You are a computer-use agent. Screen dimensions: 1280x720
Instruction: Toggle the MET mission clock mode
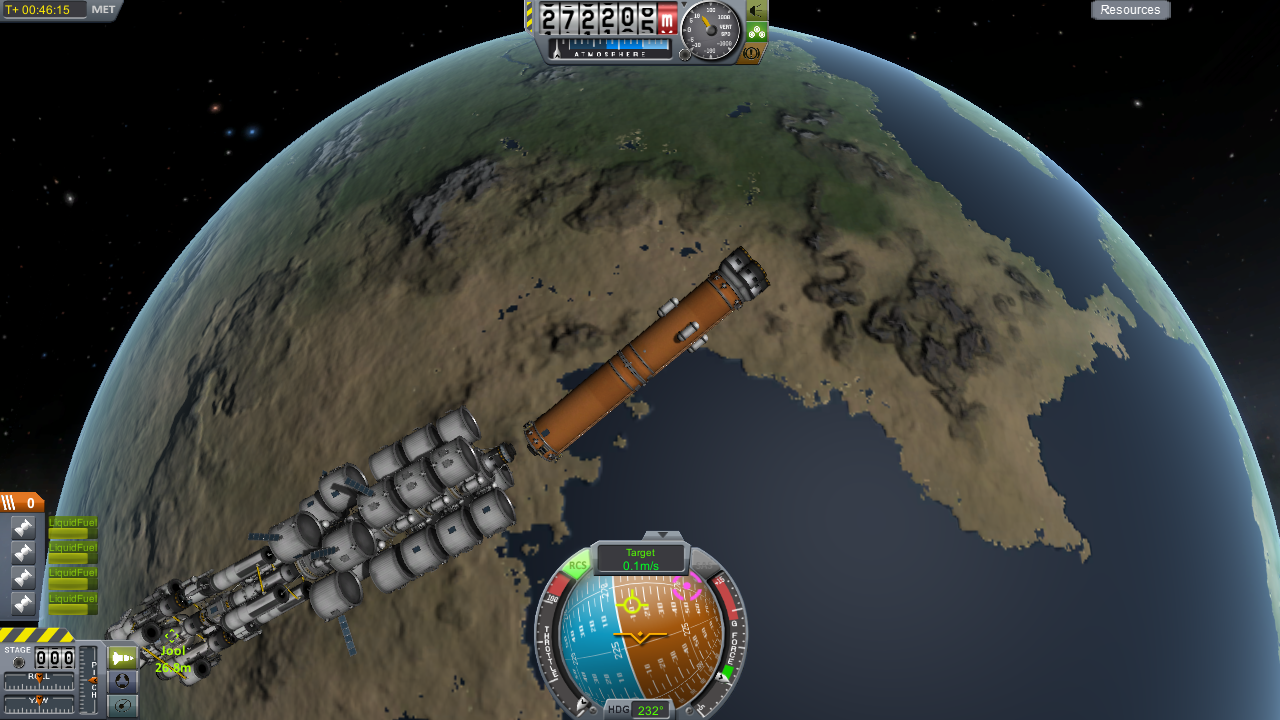103,10
